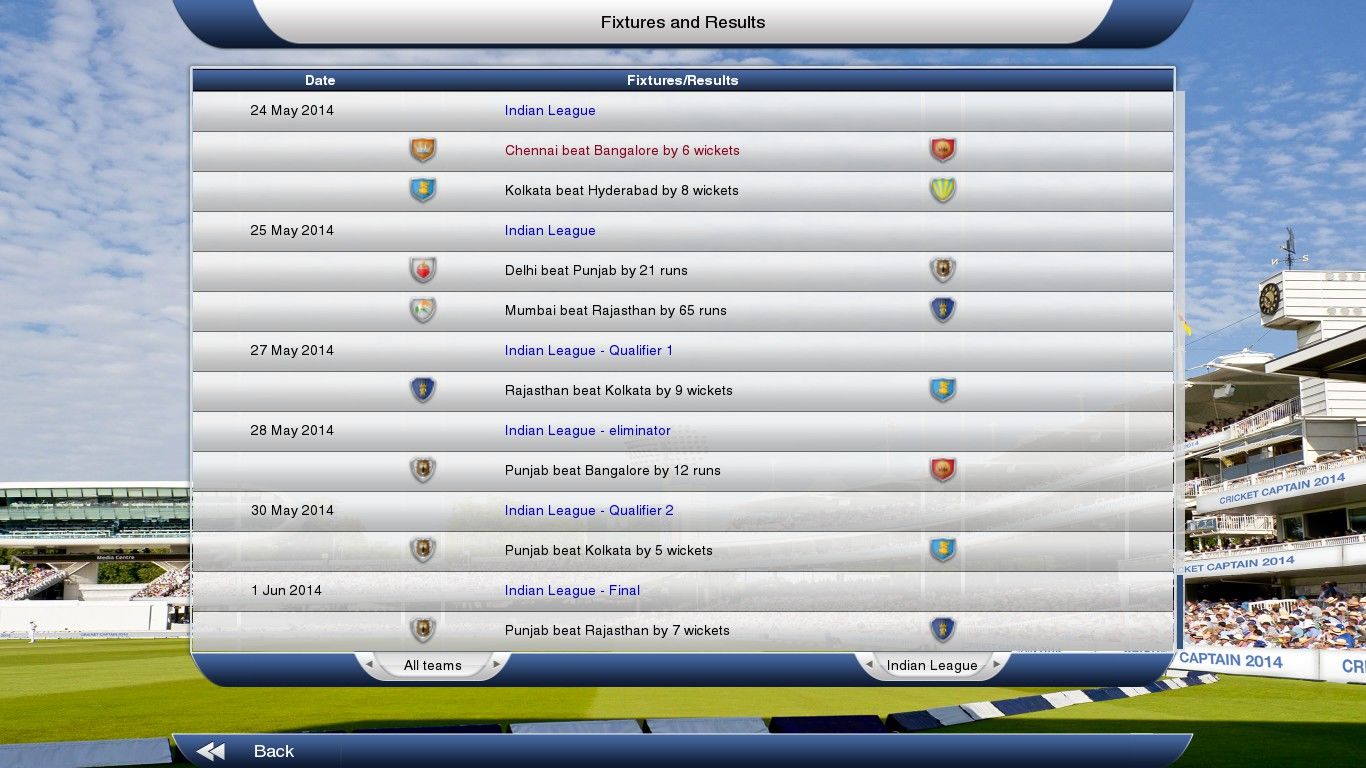Screen dimensions: 1366x768
Task: Open Chennai beat Bangalore by 6 wickets
Action: point(622,151)
